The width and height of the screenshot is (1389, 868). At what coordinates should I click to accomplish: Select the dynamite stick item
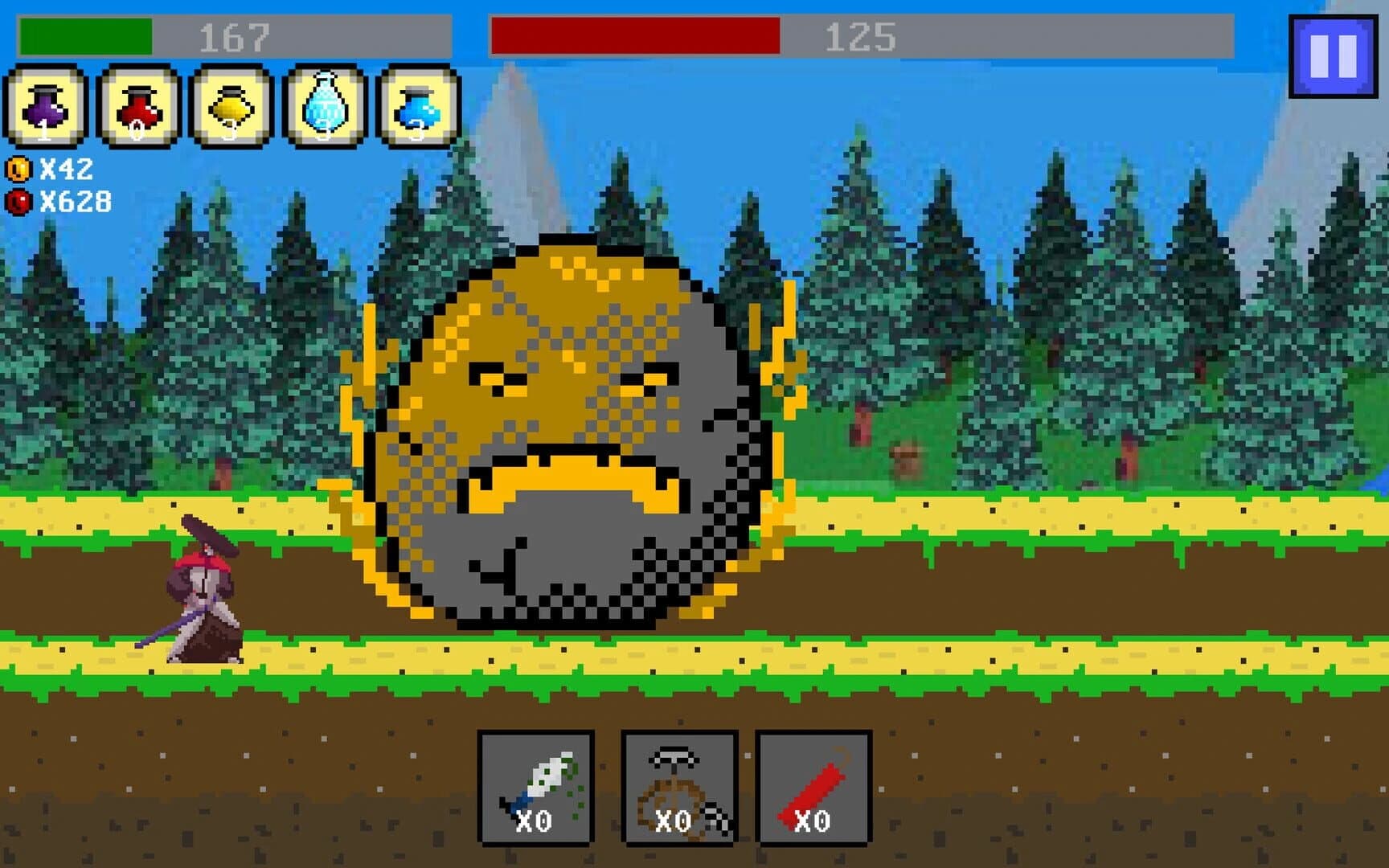(x=814, y=788)
